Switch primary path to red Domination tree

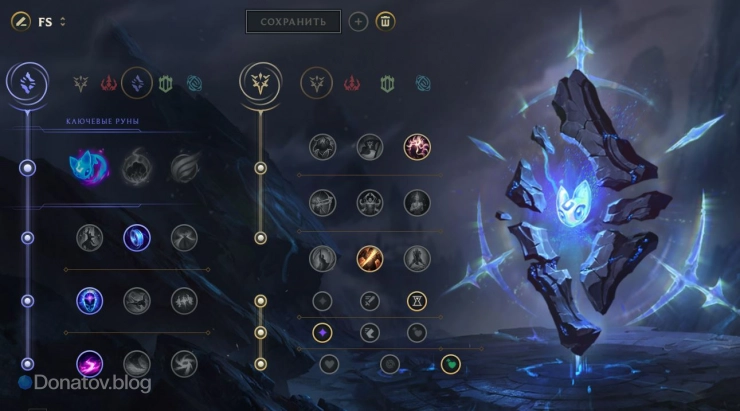coord(110,84)
